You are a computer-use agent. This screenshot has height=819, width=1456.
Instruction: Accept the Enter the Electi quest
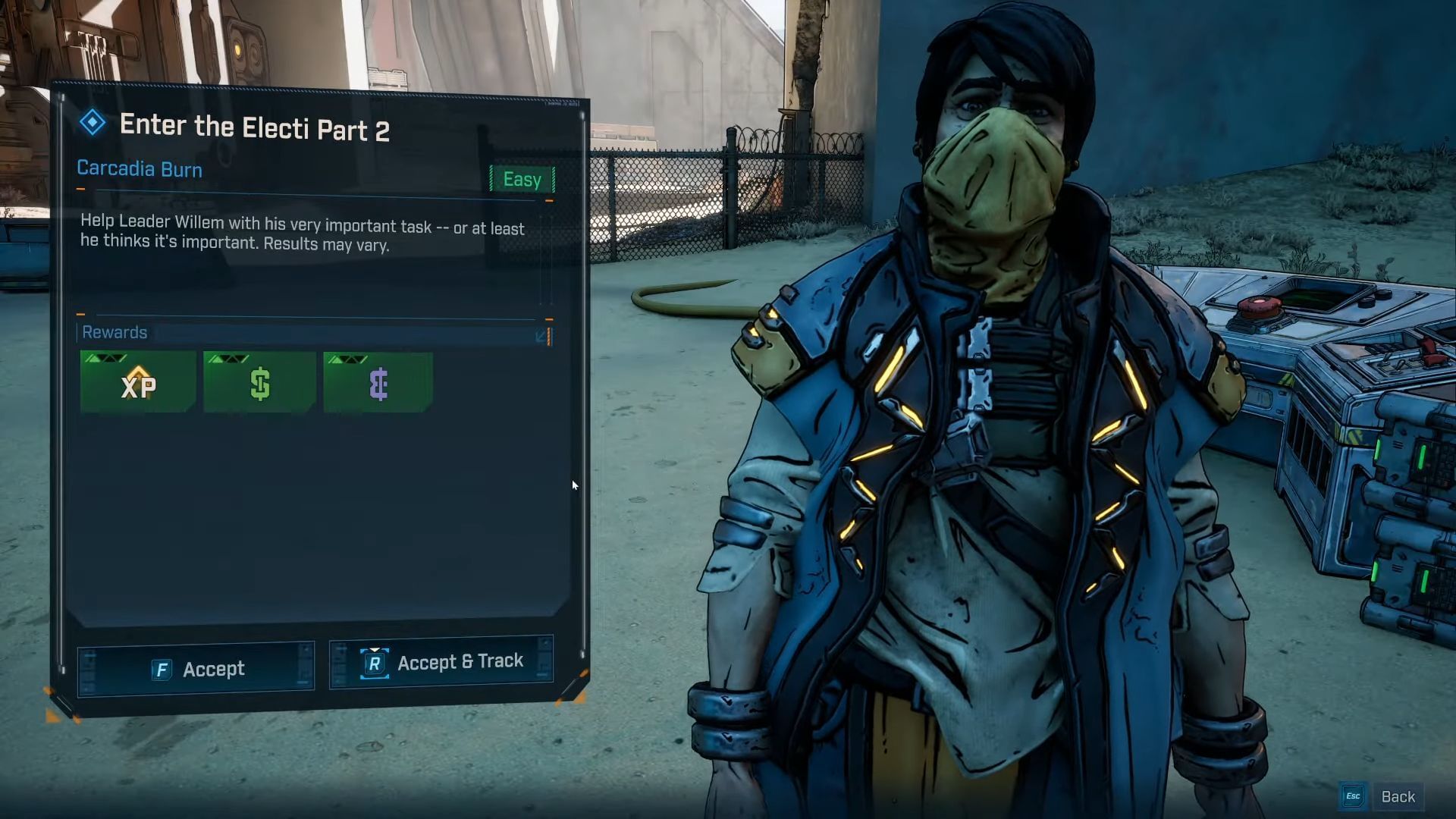(196, 668)
